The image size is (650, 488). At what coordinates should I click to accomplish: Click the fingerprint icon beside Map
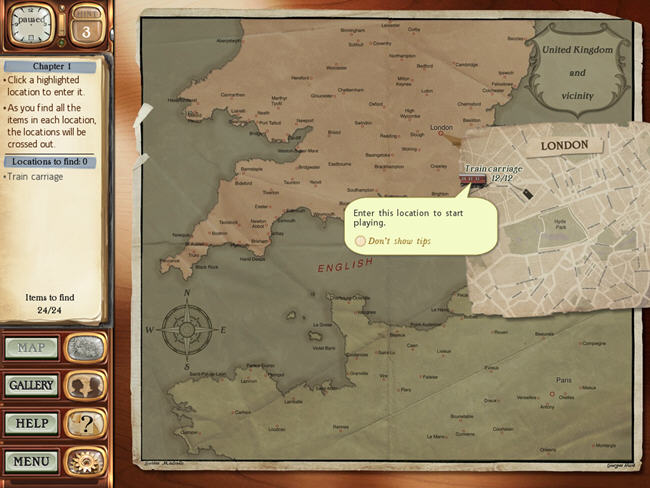(x=86, y=348)
